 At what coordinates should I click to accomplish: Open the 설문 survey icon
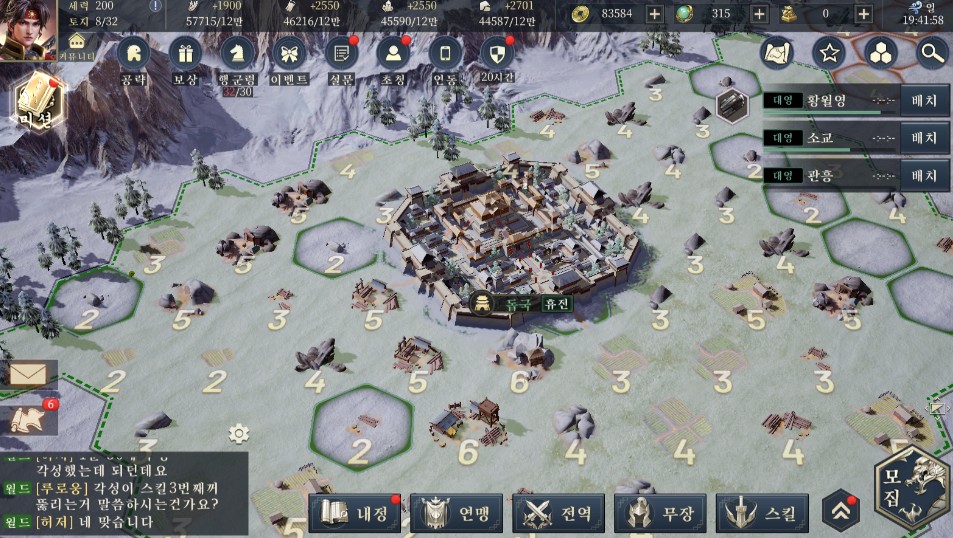342,55
